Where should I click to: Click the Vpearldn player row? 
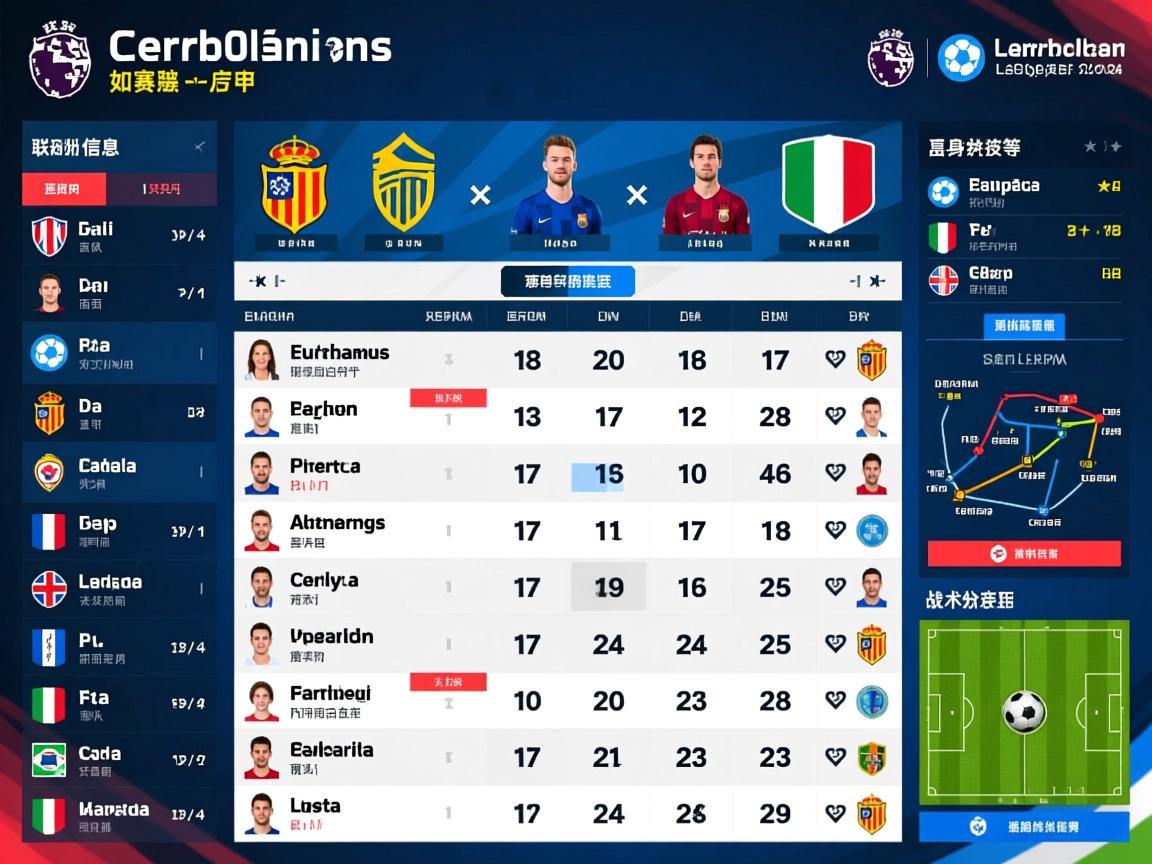tap(331, 644)
